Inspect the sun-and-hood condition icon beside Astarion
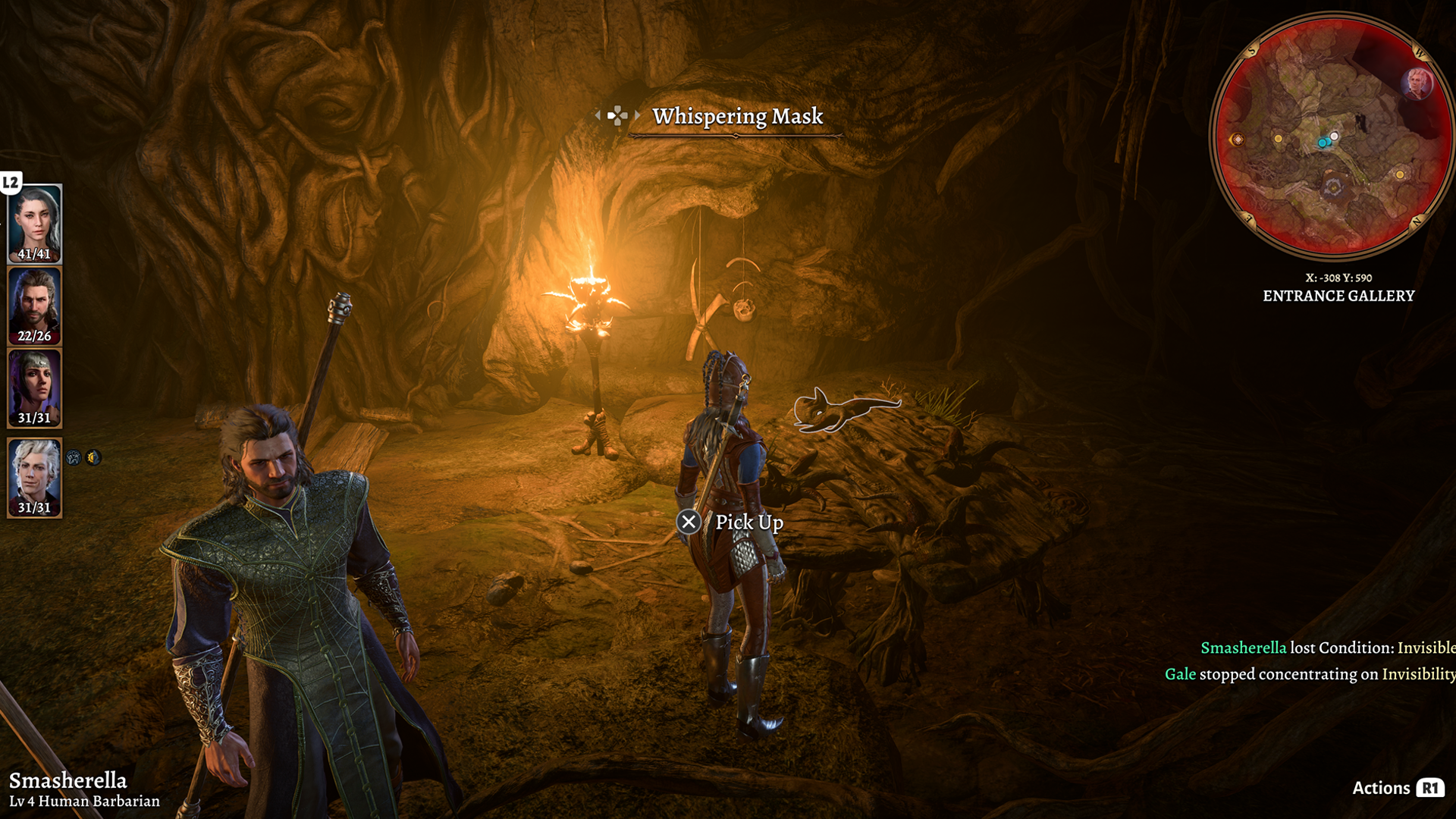Viewport: 1456px width, 819px height. coord(93,457)
